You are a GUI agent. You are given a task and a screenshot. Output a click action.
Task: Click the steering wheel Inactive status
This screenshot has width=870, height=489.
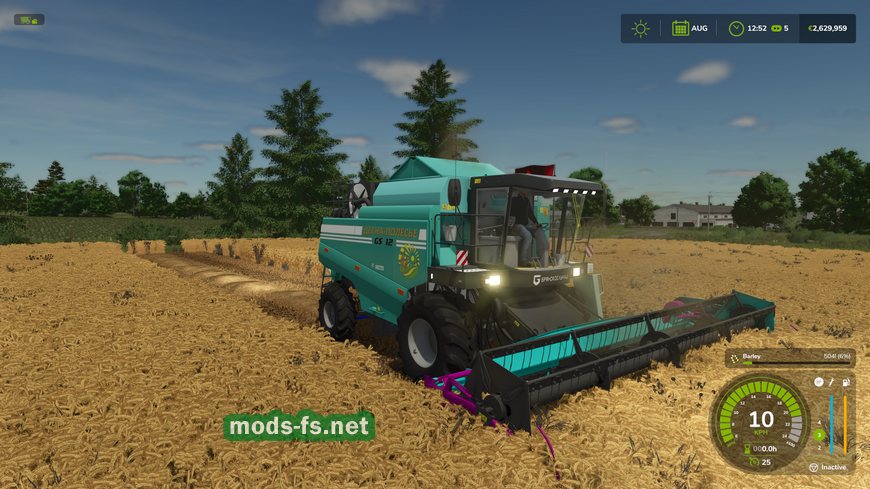(x=813, y=467)
